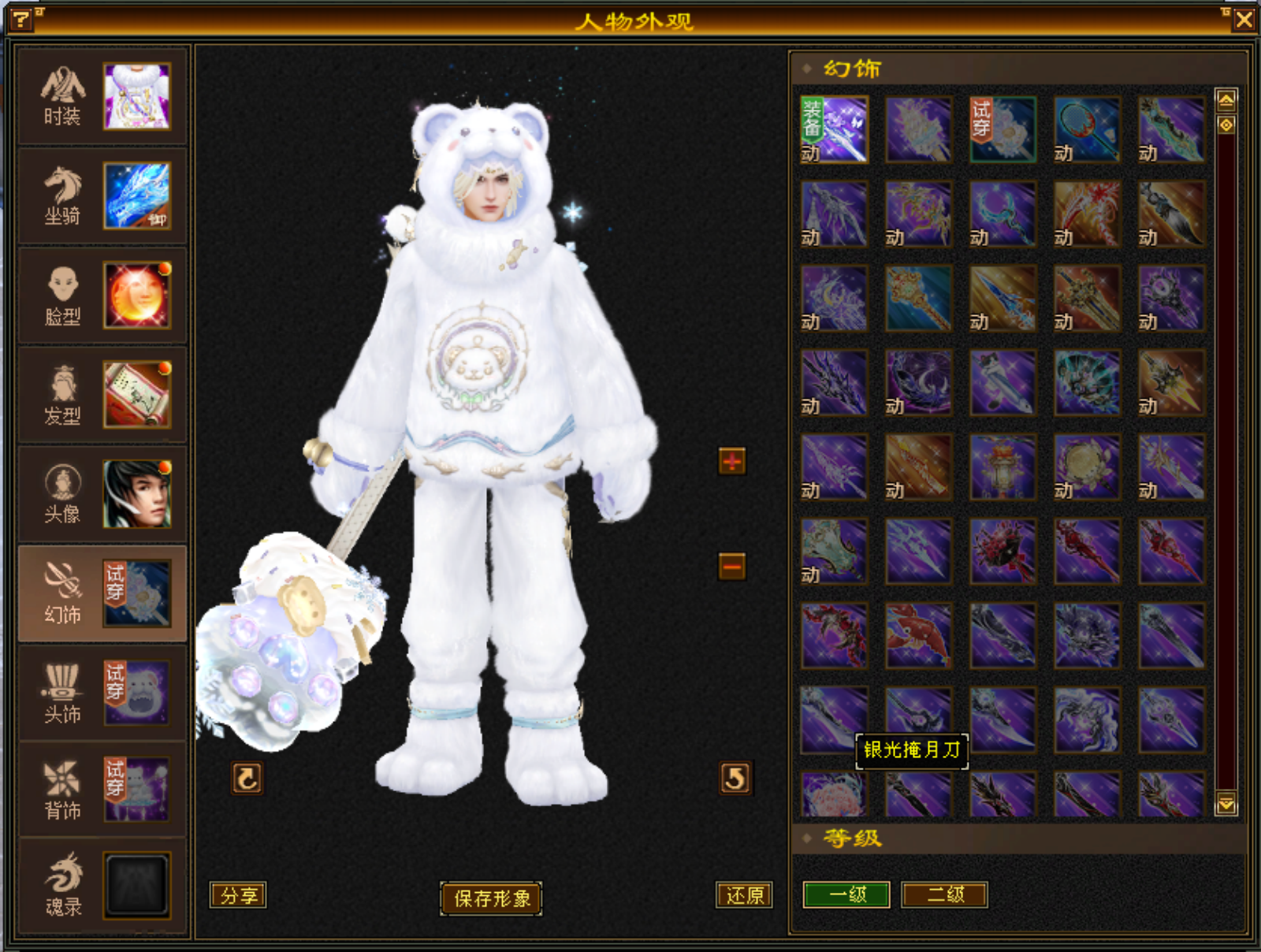Viewport: 1261px width, 952px height.
Task: Switch to the 头饰 headwear category
Action: click(102, 693)
